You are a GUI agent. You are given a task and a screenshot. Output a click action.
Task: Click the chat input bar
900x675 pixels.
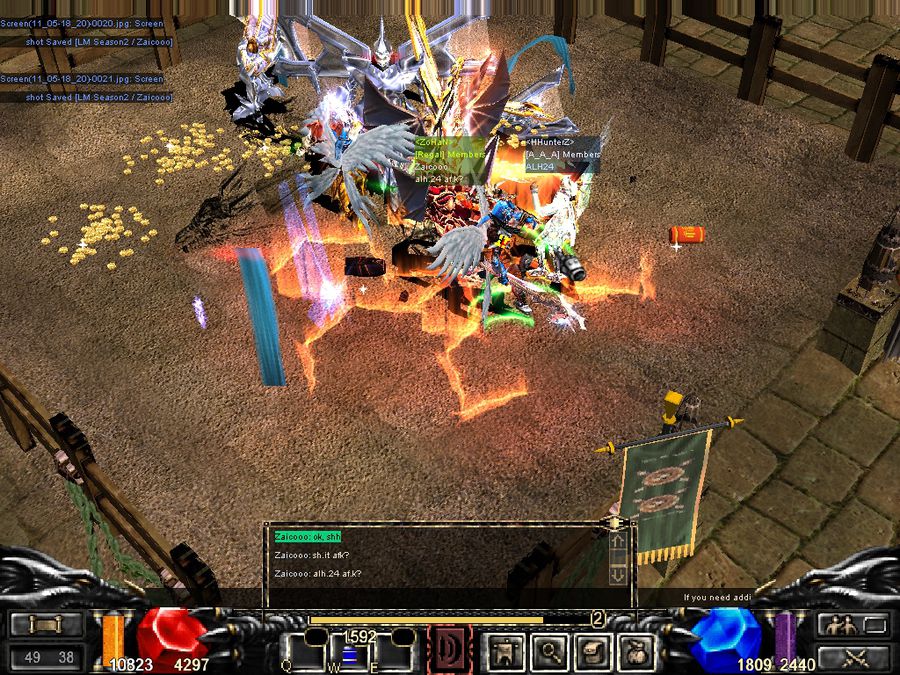tap(450, 597)
